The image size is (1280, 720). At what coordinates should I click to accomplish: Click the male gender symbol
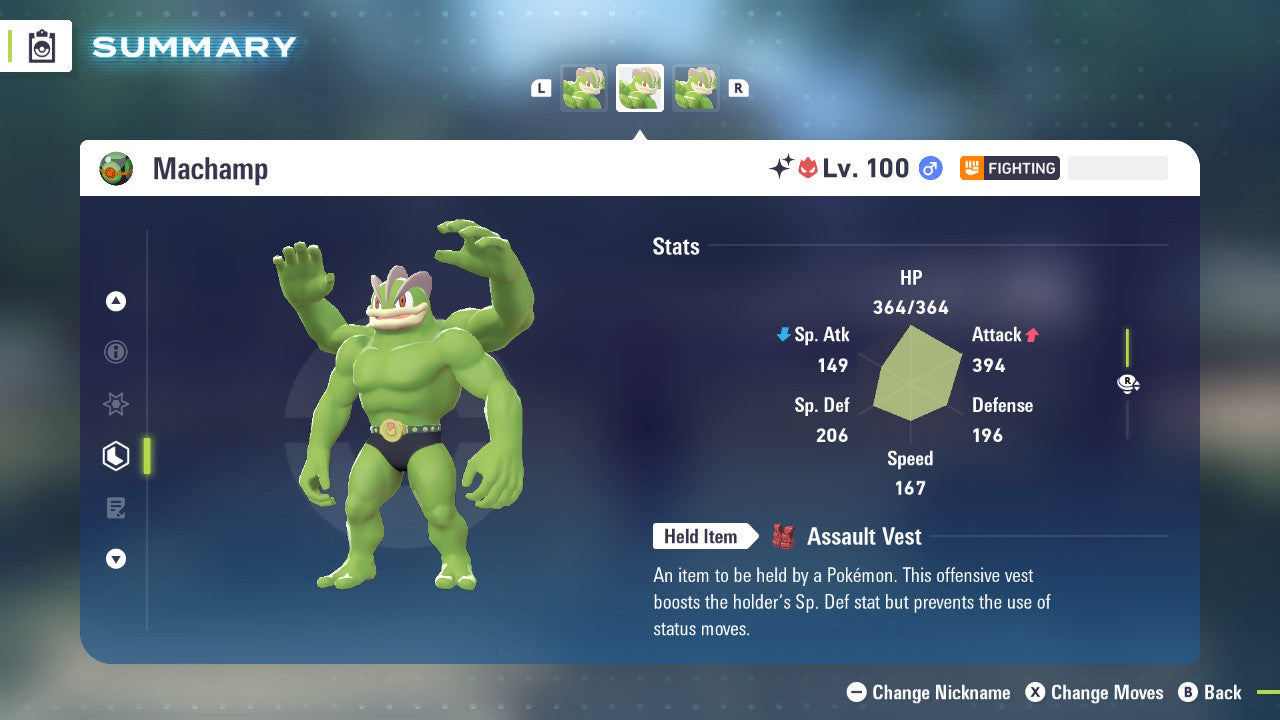click(x=930, y=168)
